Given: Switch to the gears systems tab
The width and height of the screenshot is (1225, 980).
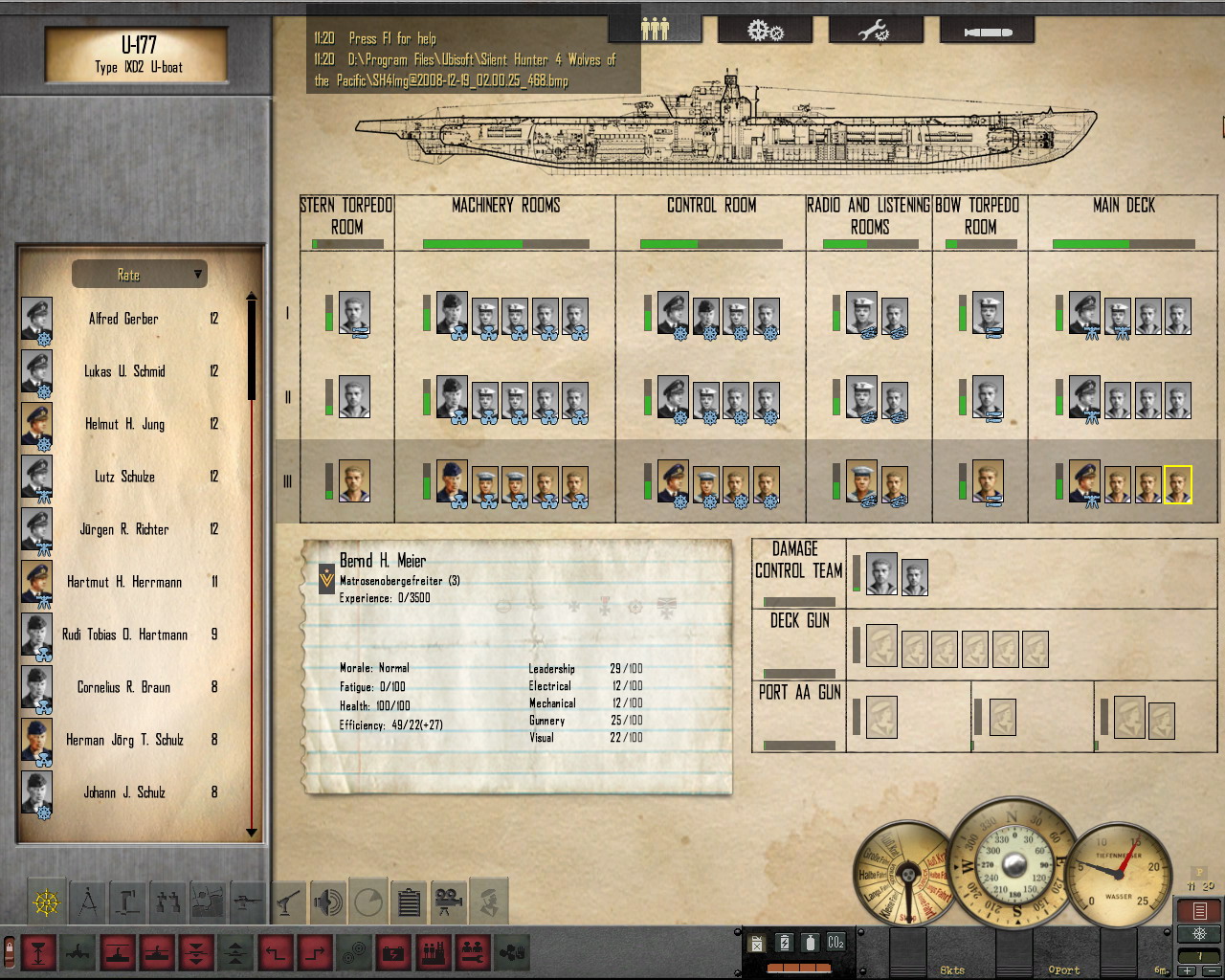Looking at the screenshot, I should (x=765, y=32).
